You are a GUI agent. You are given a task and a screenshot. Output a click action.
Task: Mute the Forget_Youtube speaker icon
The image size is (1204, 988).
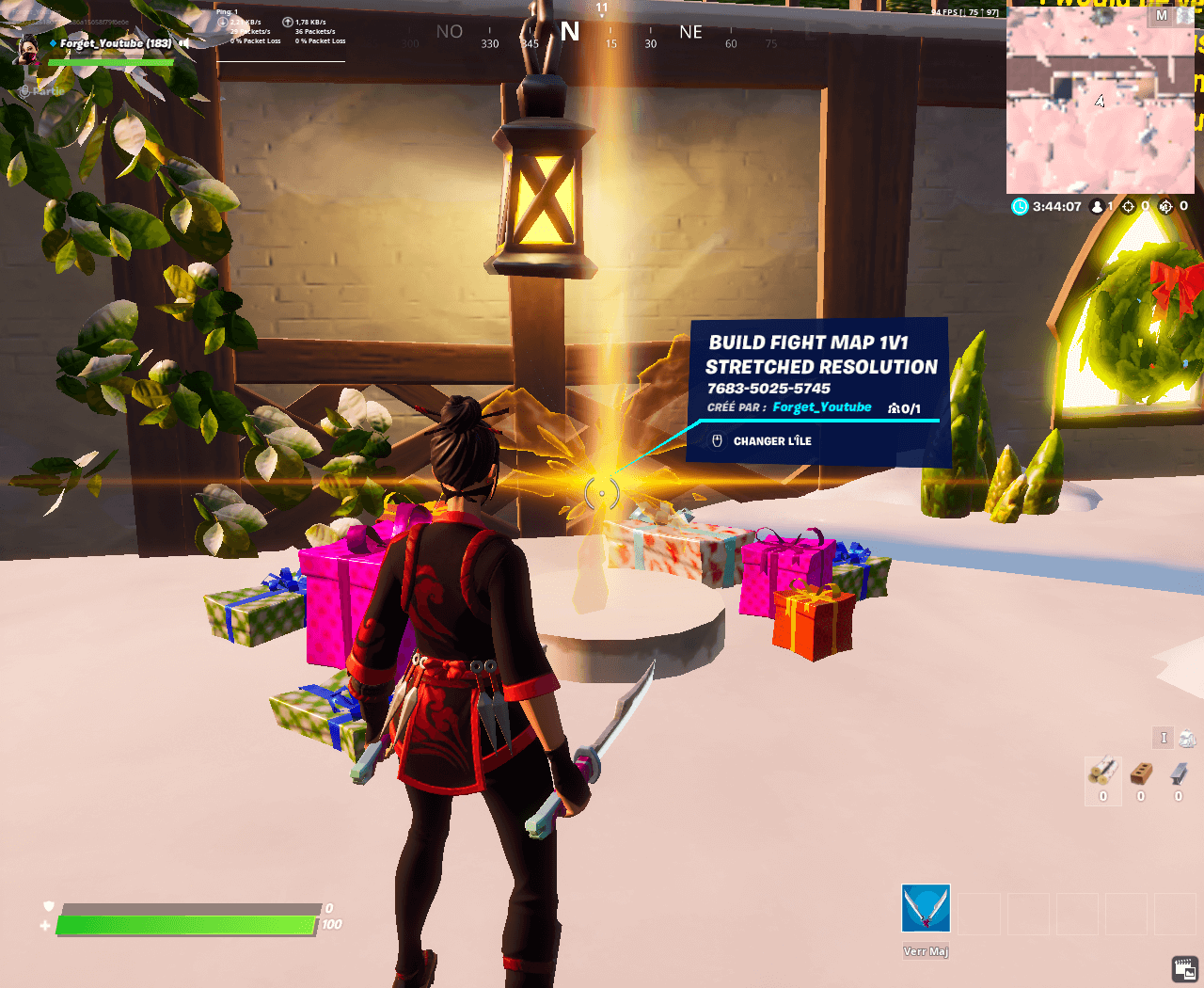tap(183, 43)
